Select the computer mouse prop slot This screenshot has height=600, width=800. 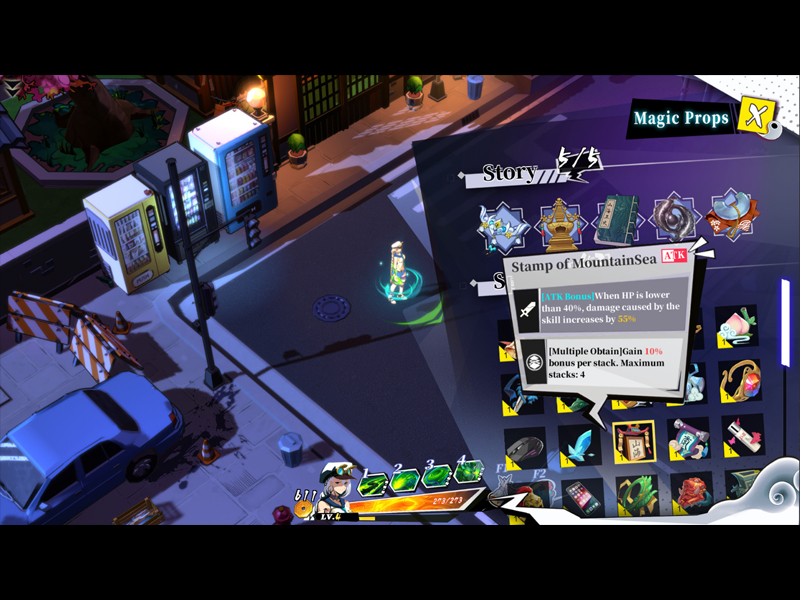click(524, 446)
